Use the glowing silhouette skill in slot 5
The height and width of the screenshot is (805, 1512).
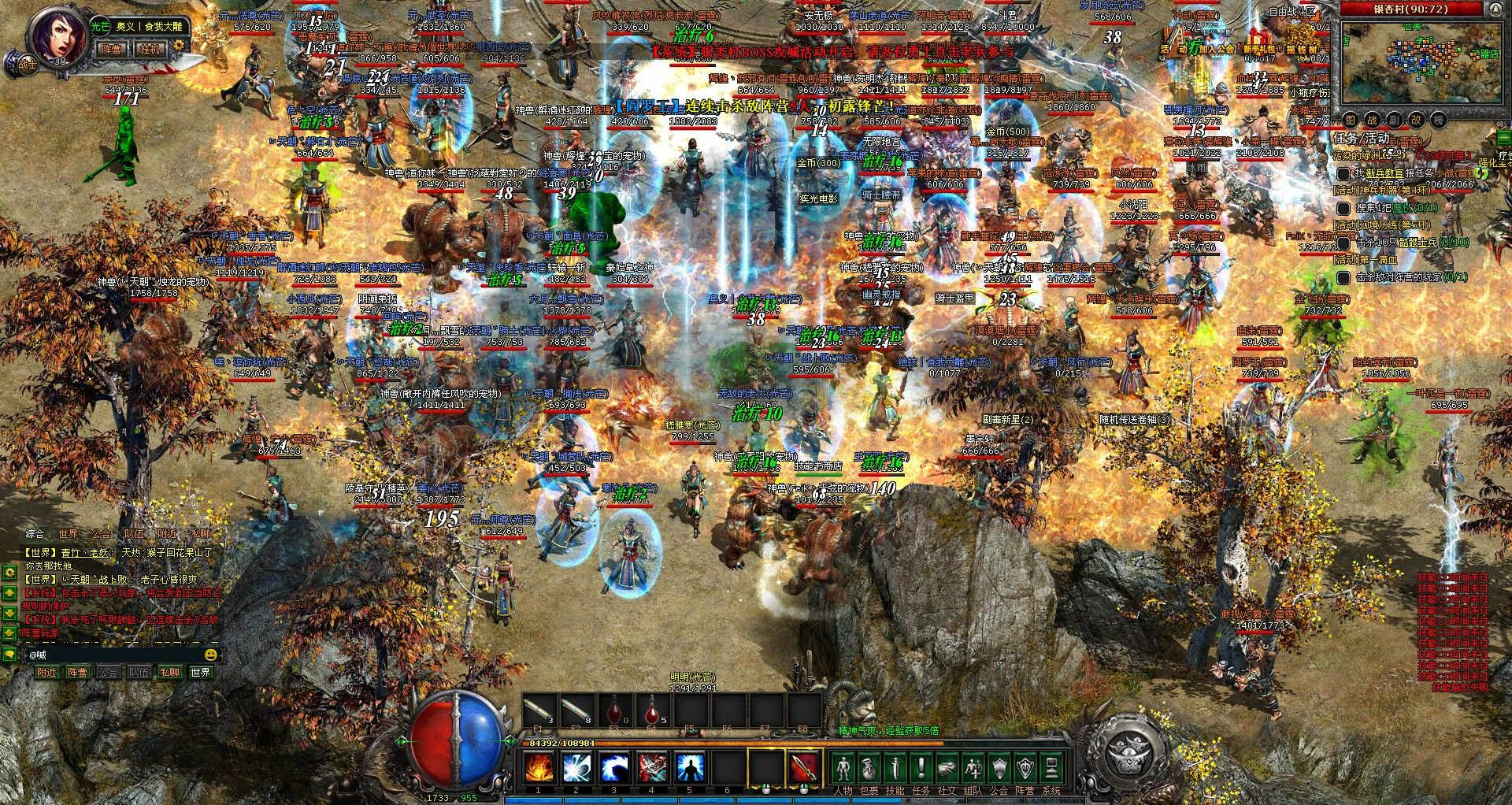coord(690,766)
